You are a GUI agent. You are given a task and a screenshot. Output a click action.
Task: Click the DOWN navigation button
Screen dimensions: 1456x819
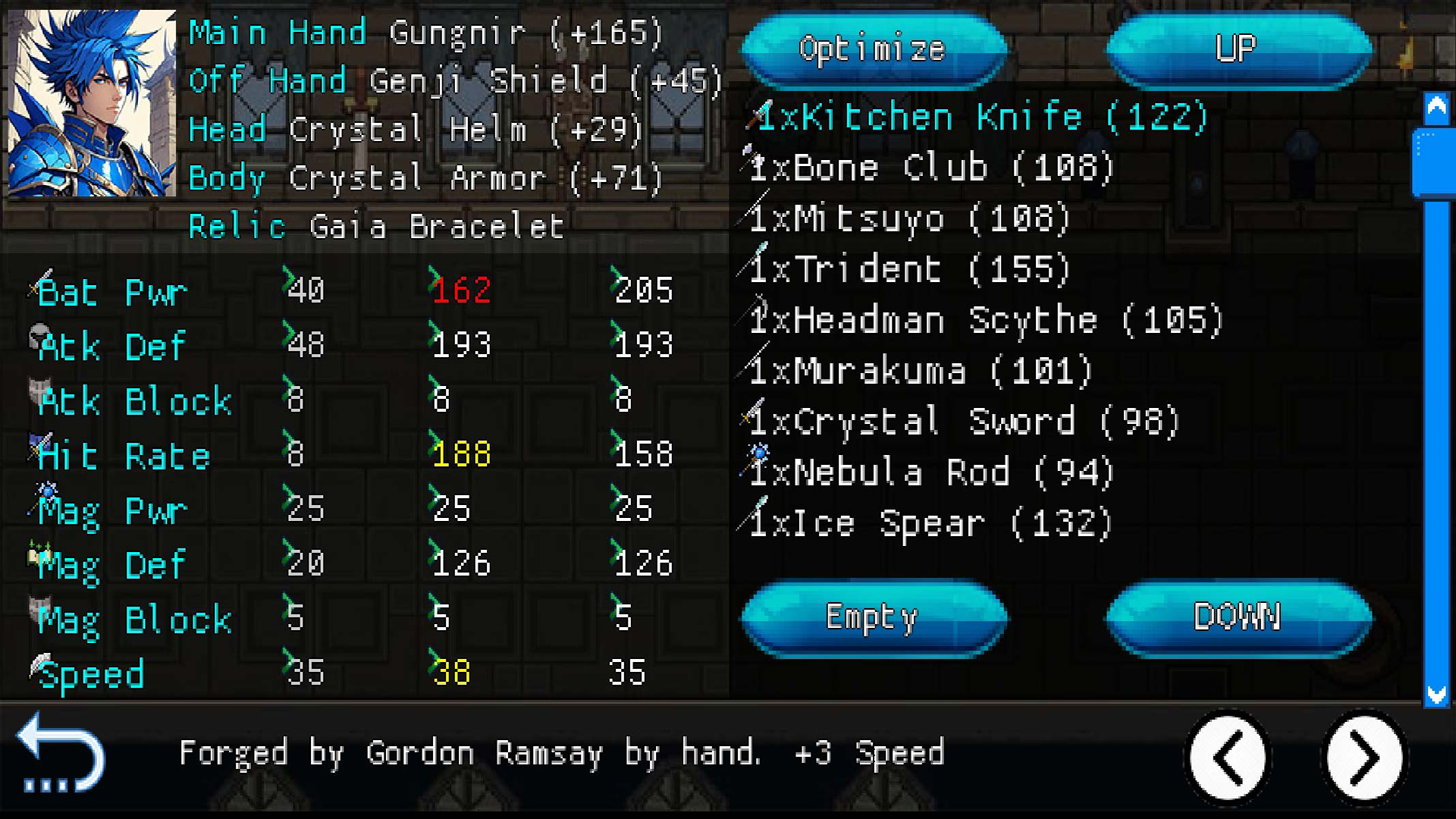pos(1238,617)
